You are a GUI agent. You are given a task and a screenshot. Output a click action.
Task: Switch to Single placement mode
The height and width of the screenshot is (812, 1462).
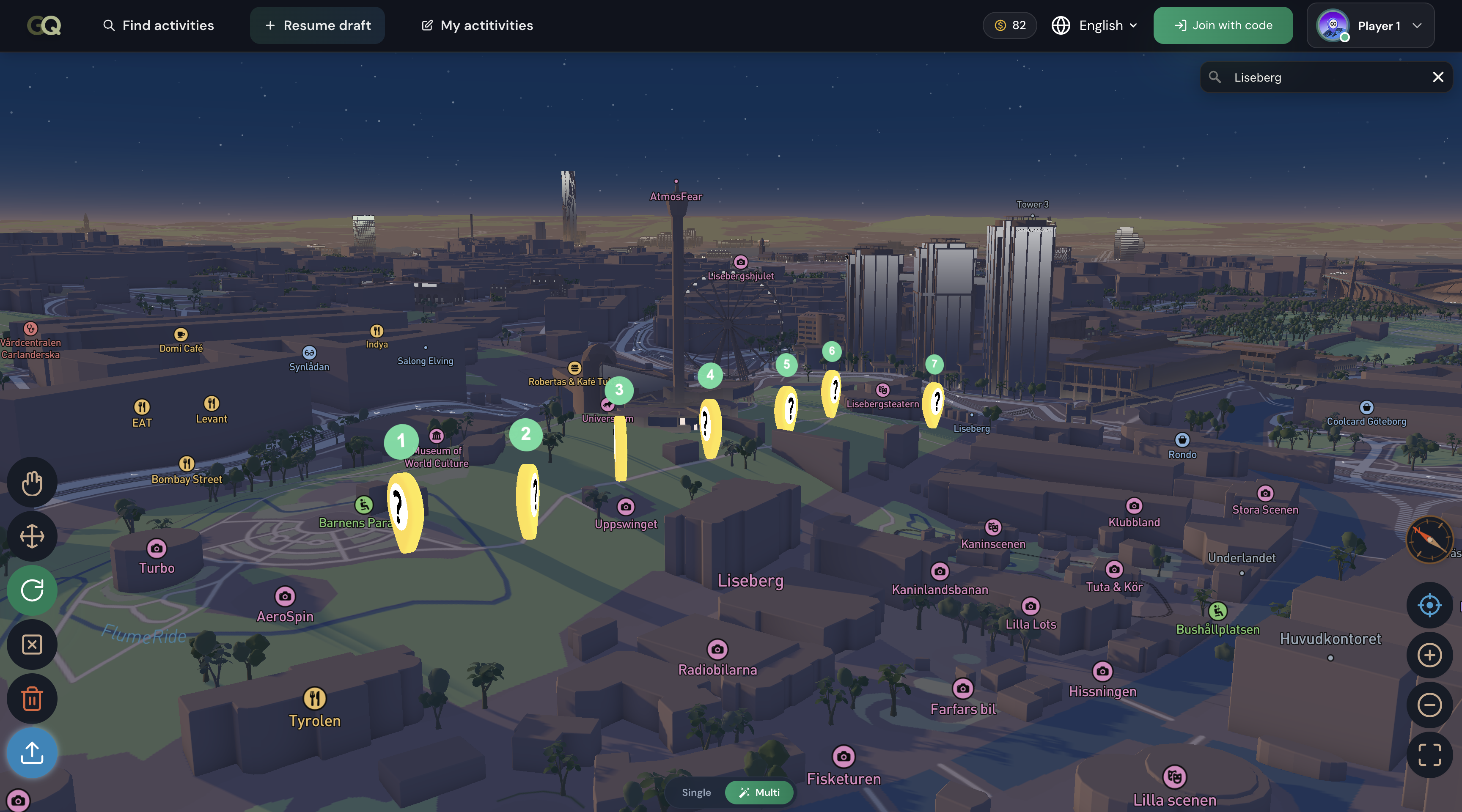696,793
